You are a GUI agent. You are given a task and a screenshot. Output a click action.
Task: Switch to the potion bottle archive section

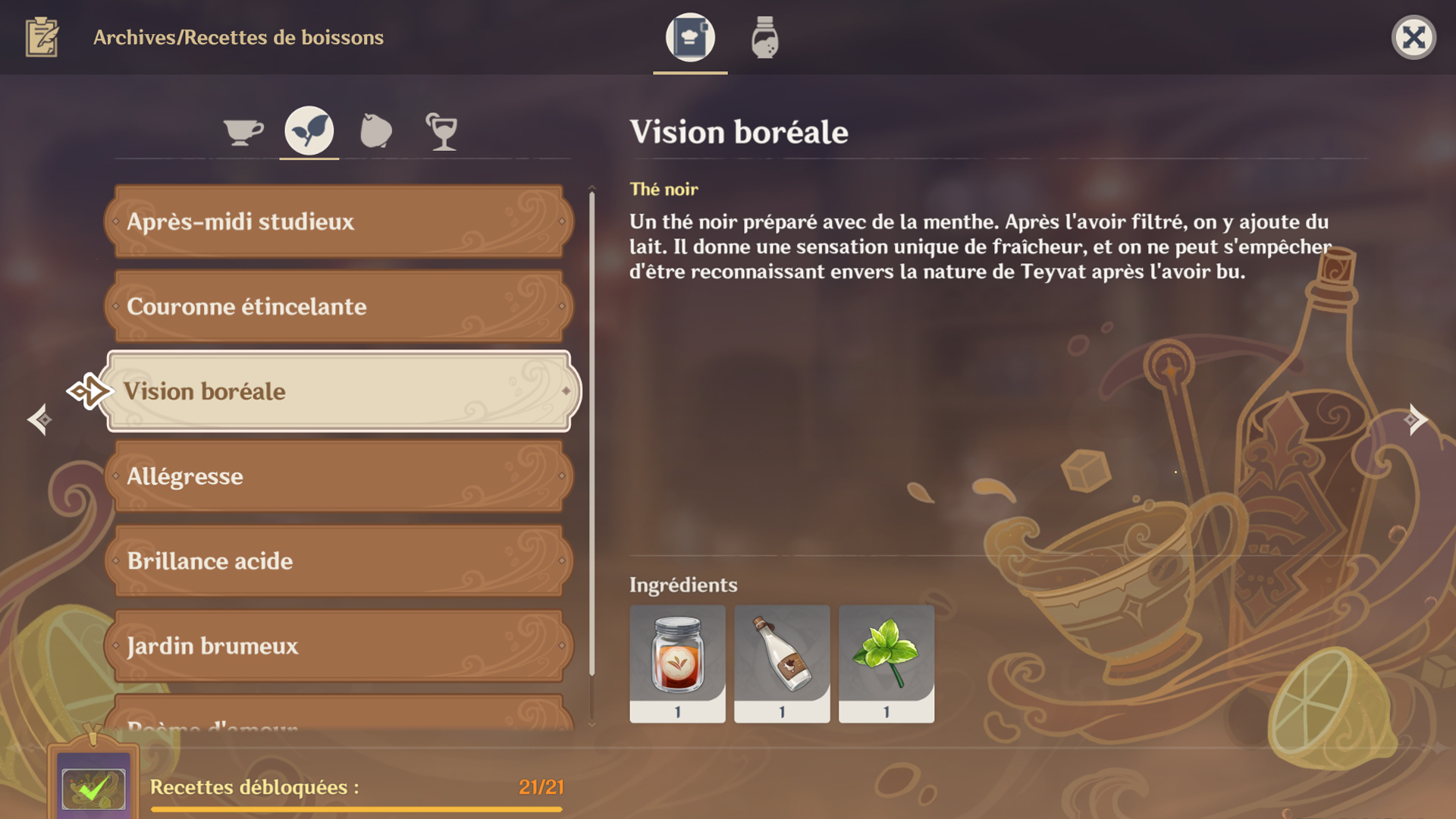pos(764,36)
